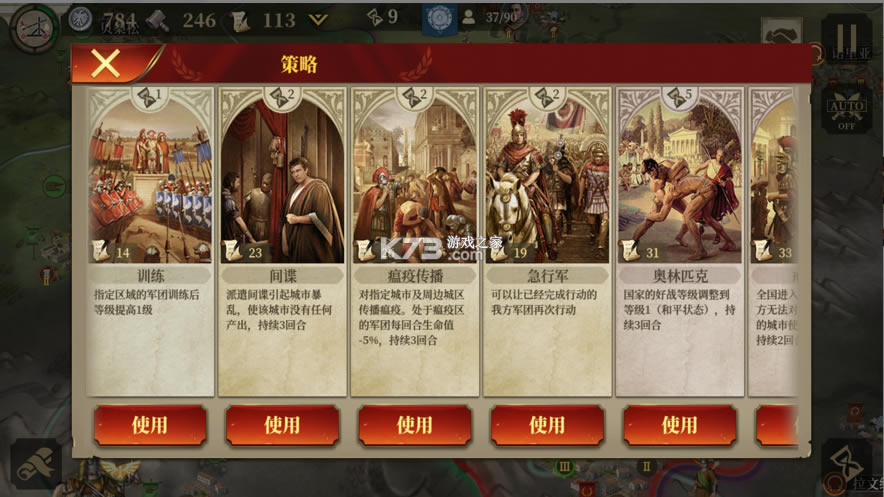884x497 pixels.
Task: Pause the game with the pause button
Action: 846,33
